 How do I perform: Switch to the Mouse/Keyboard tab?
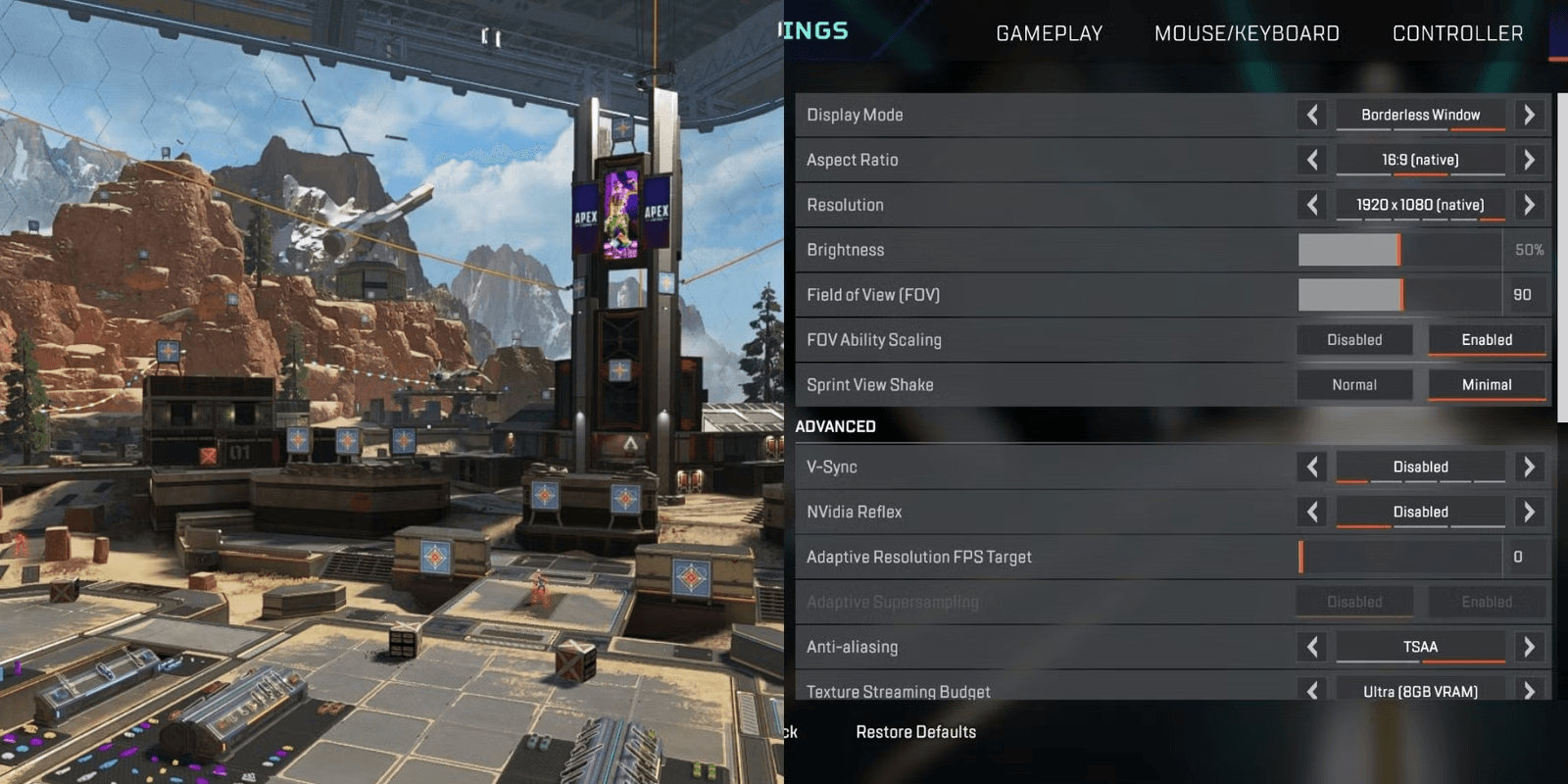point(1246,32)
